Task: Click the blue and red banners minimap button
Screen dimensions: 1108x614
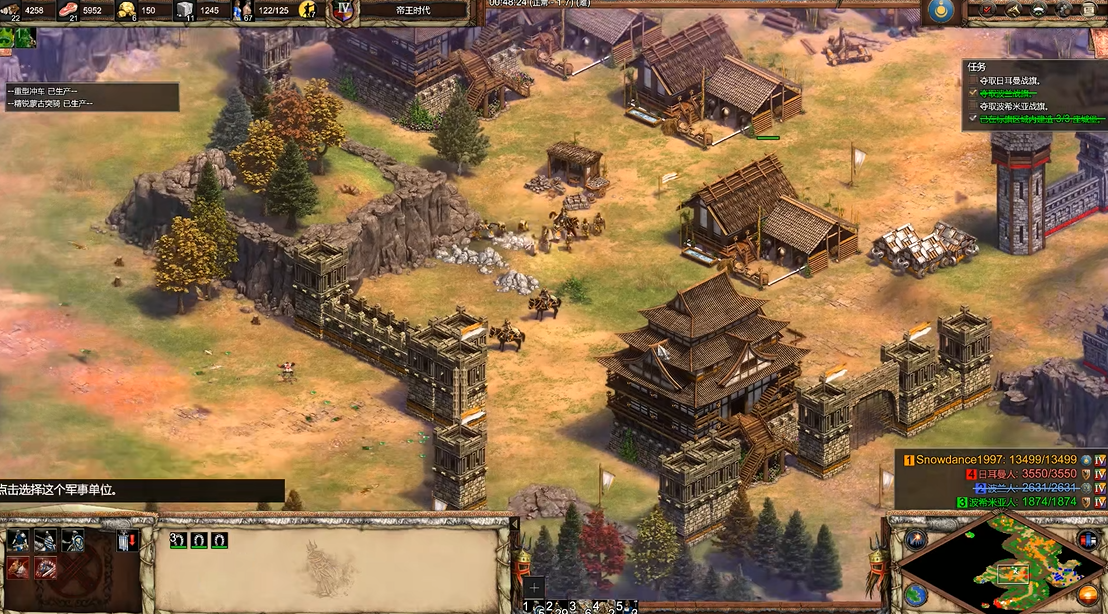Action: coord(1089,540)
